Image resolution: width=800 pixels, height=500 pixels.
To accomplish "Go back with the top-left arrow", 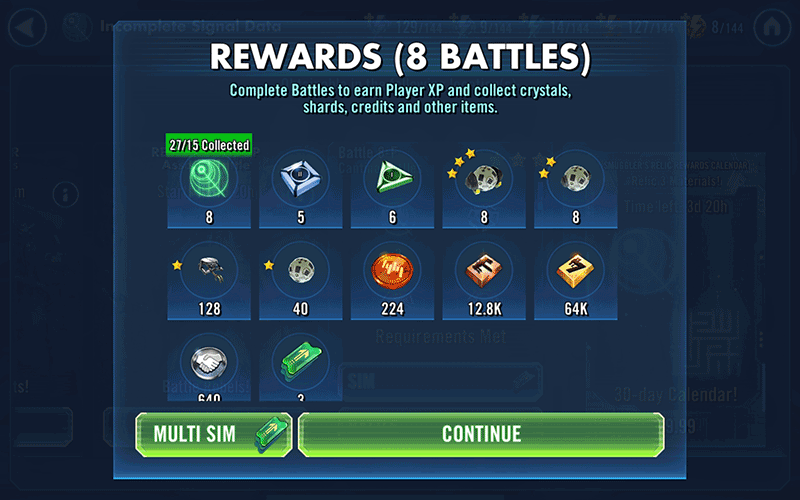I will (27, 26).
